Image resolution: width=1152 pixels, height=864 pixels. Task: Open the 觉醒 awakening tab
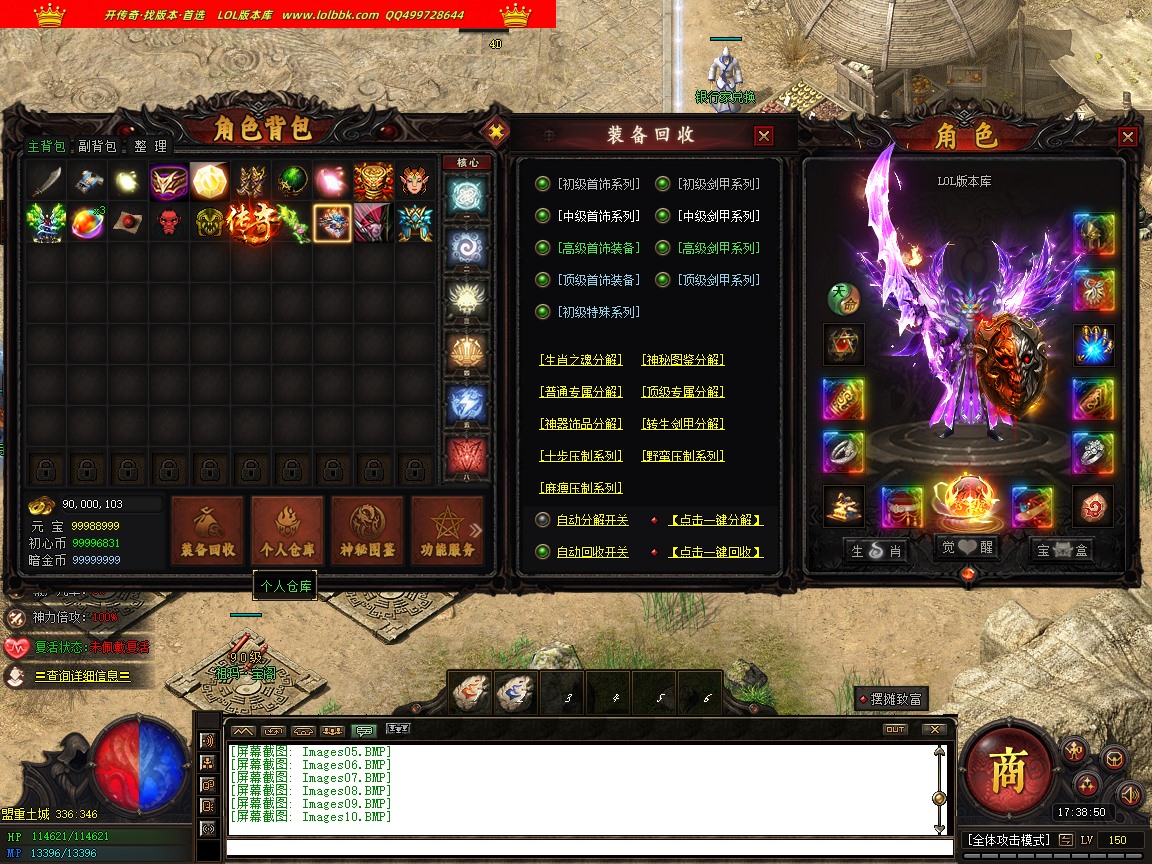[966, 549]
